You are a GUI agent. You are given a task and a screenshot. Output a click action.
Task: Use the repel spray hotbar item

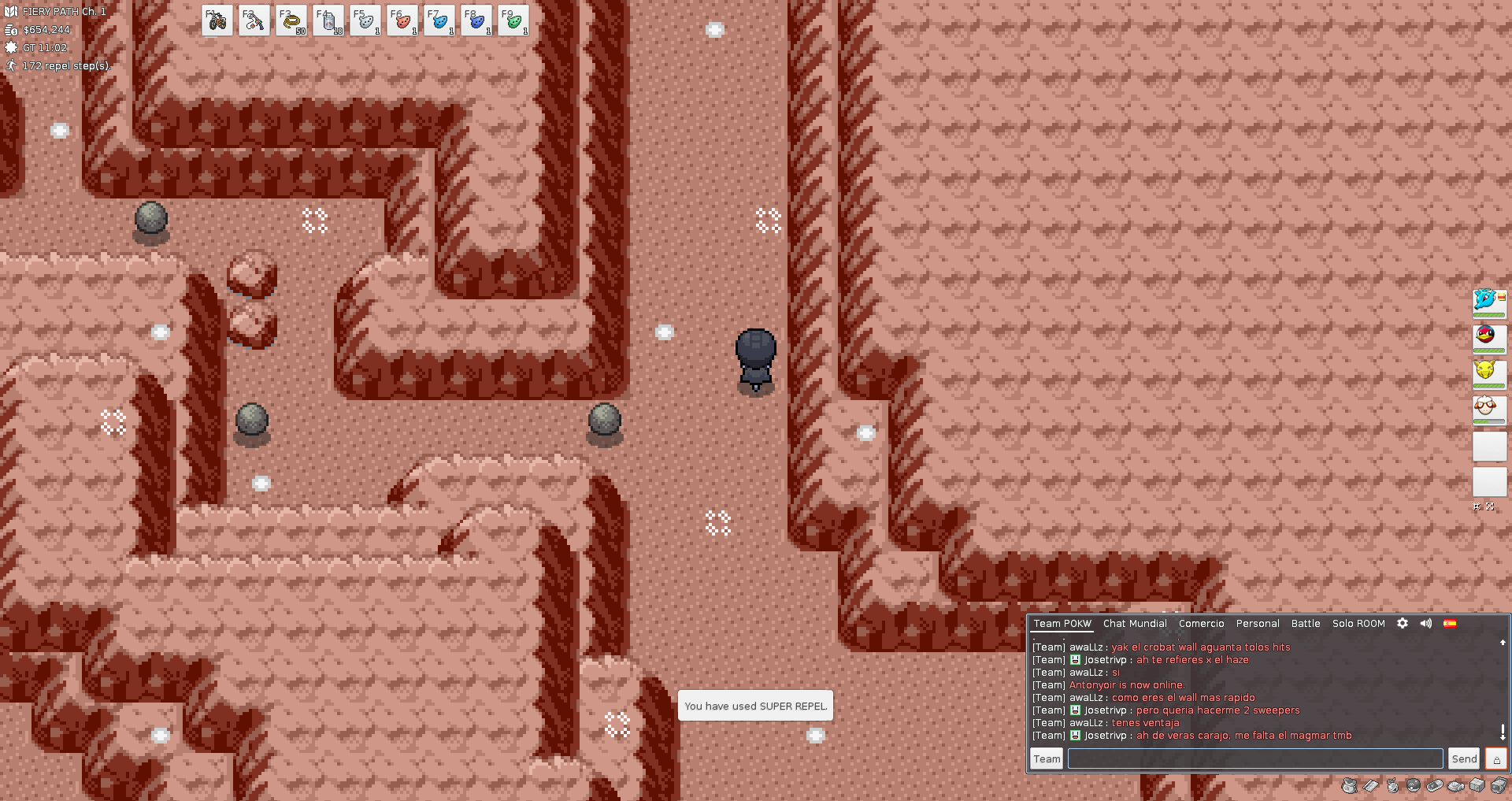point(328,21)
